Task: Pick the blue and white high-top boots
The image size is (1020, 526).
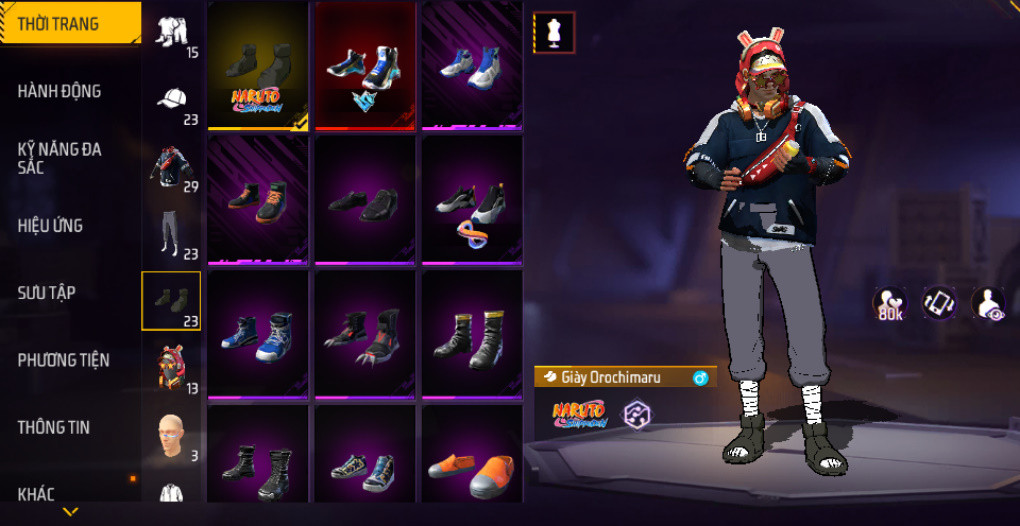Action: (x=258, y=336)
